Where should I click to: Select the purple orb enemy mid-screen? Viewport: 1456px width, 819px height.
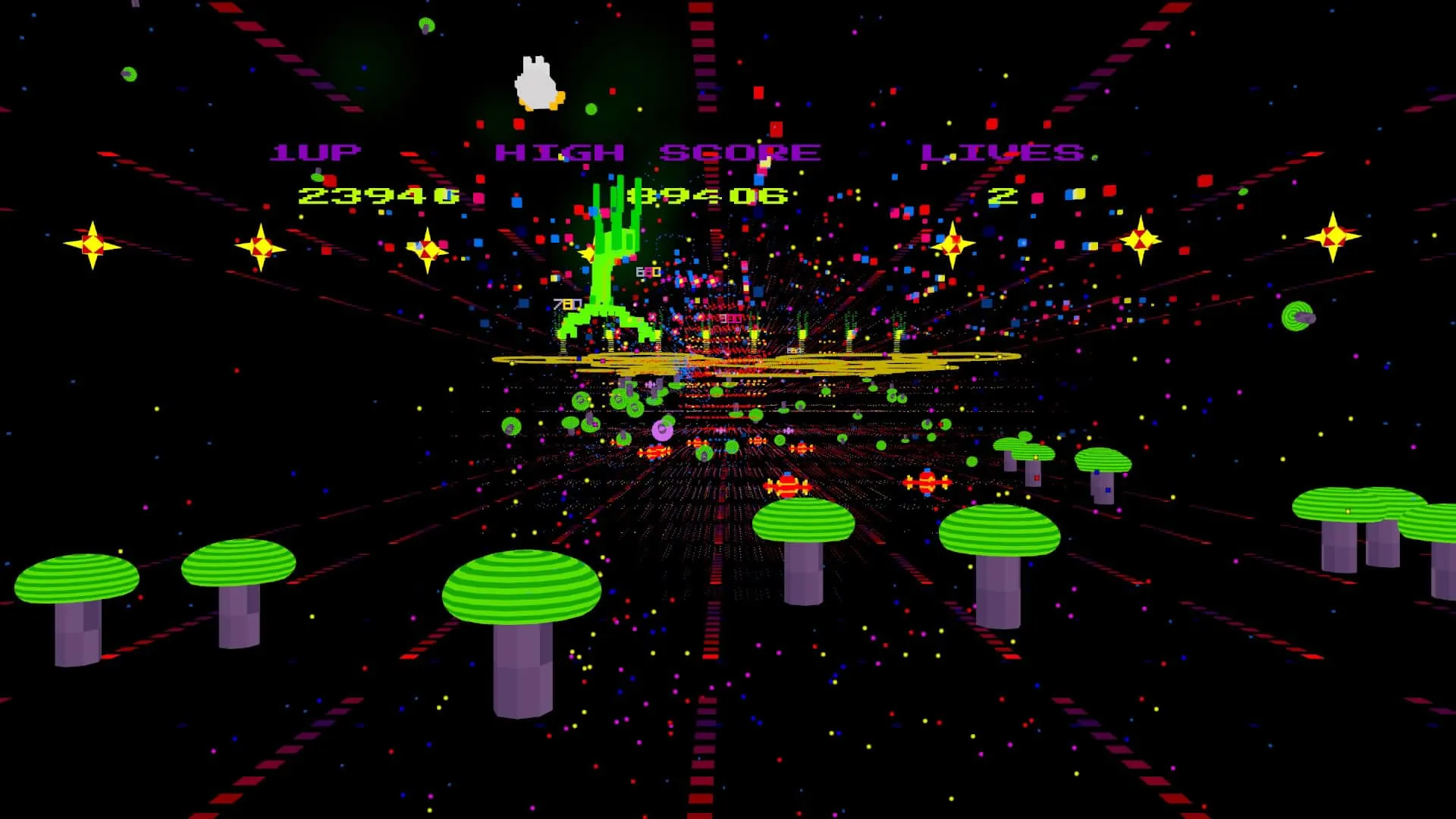[x=661, y=430]
